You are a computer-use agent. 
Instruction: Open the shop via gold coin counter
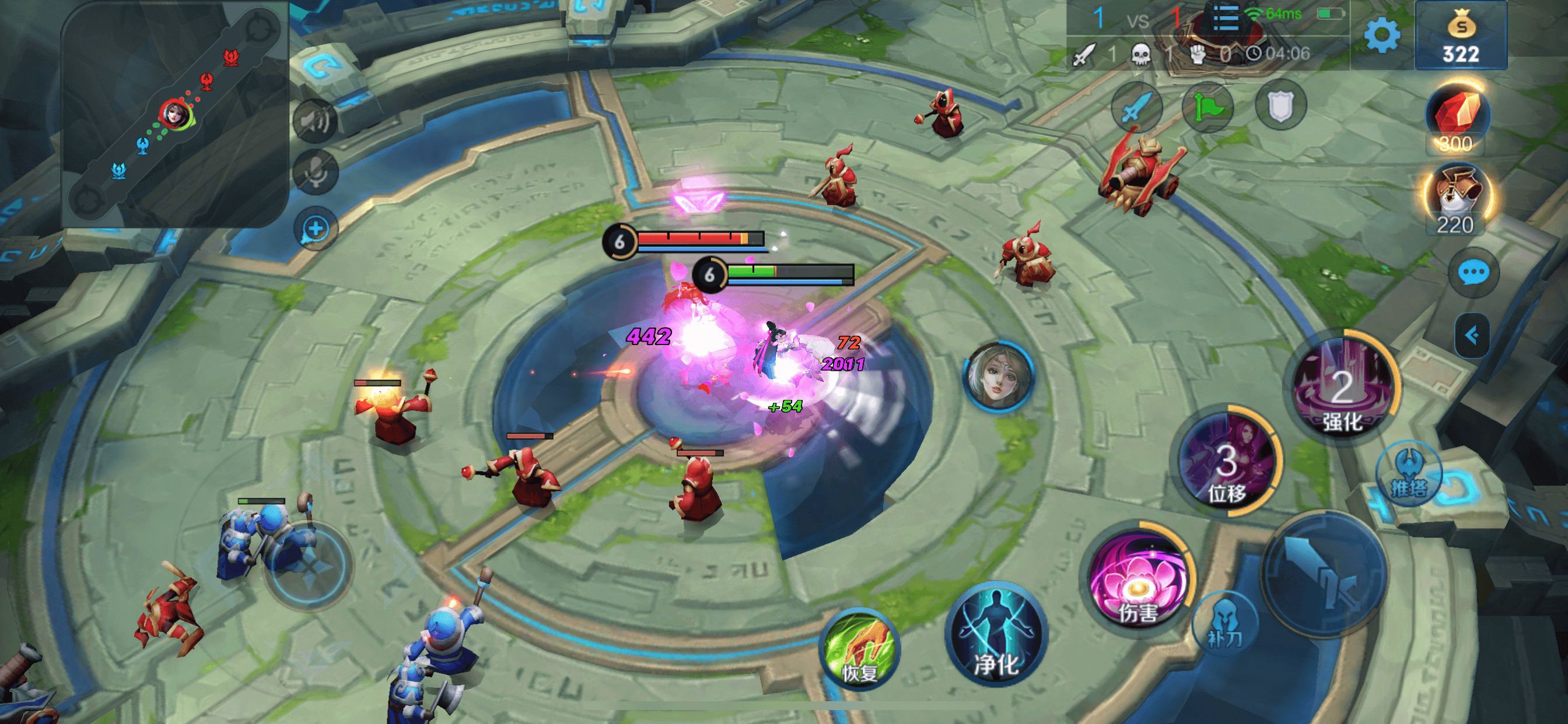pos(1461,37)
